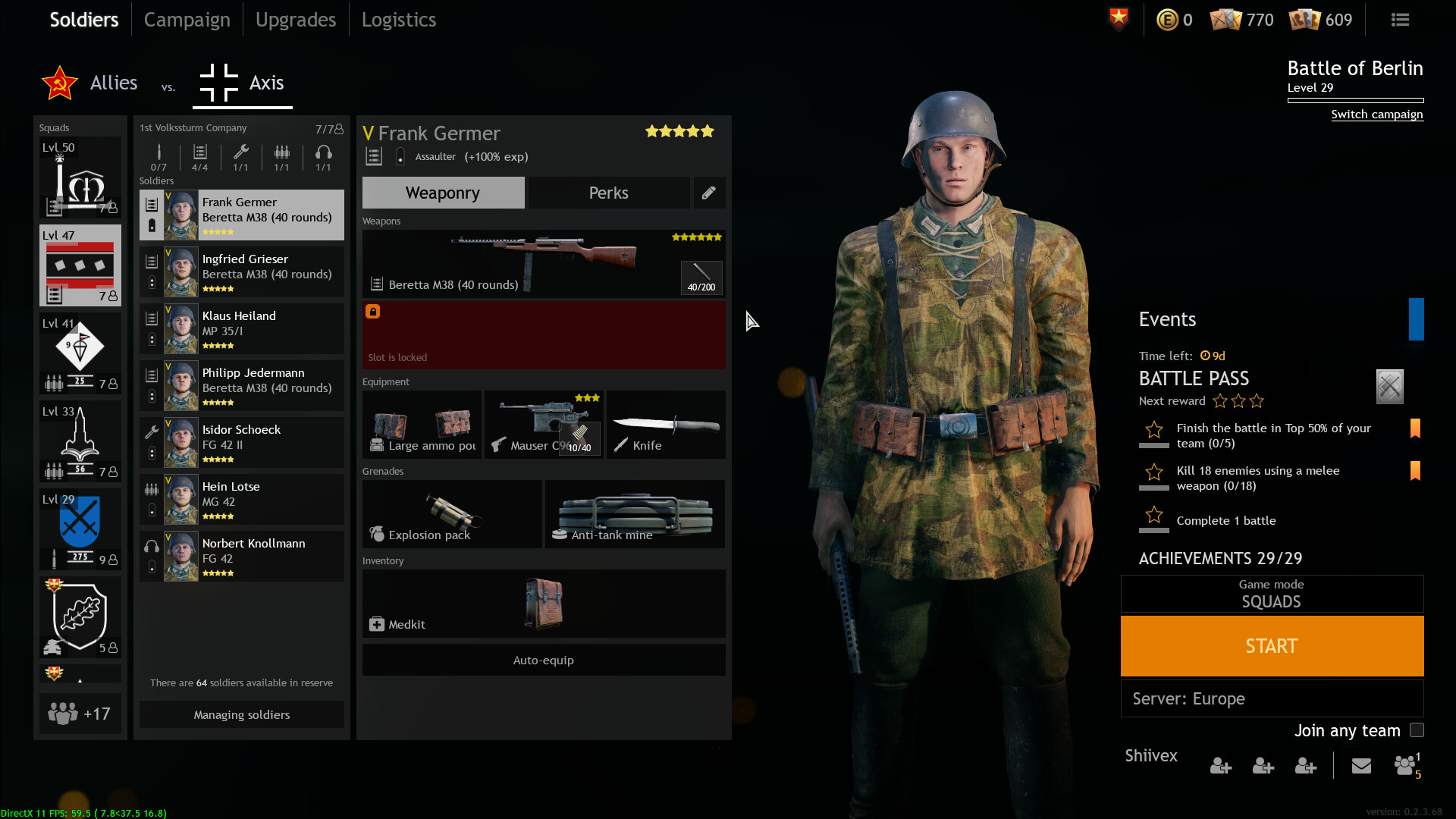Open the Logistics menu
Screen dimensions: 1456x819
tap(398, 20)
